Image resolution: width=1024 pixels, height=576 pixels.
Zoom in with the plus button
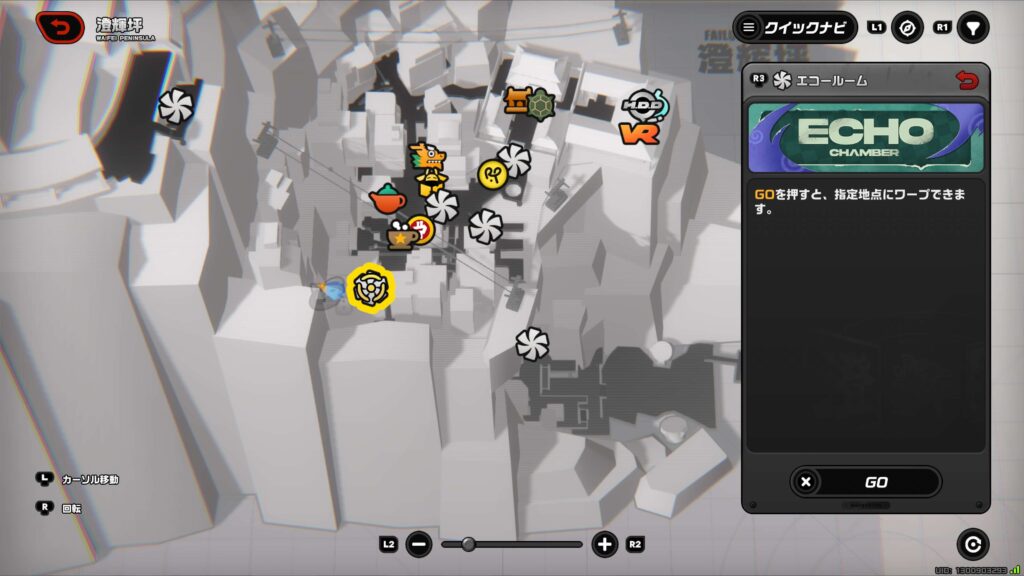pos(604,545)
